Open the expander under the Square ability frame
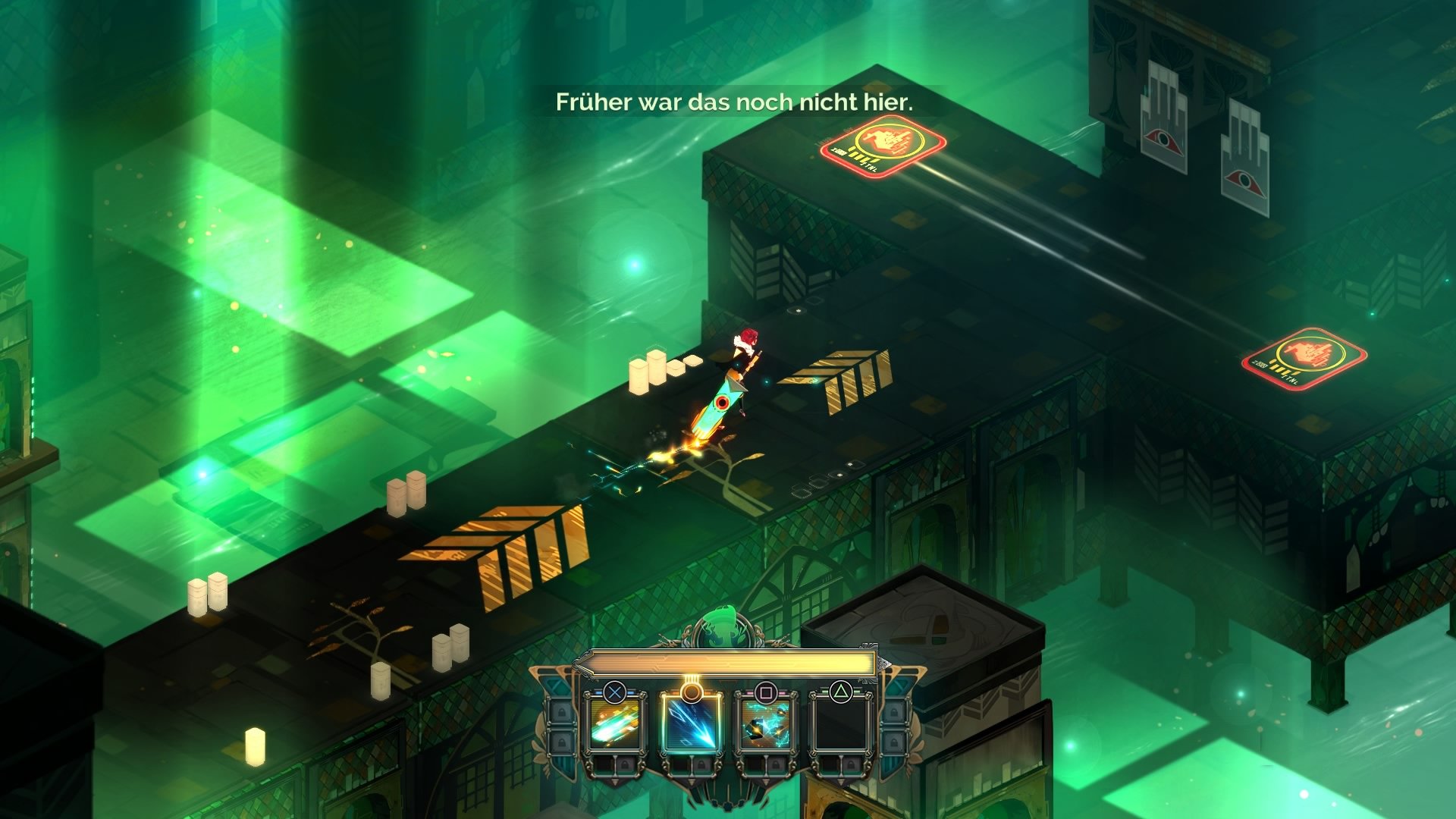1456x819 pixels. tap(764, 783)
